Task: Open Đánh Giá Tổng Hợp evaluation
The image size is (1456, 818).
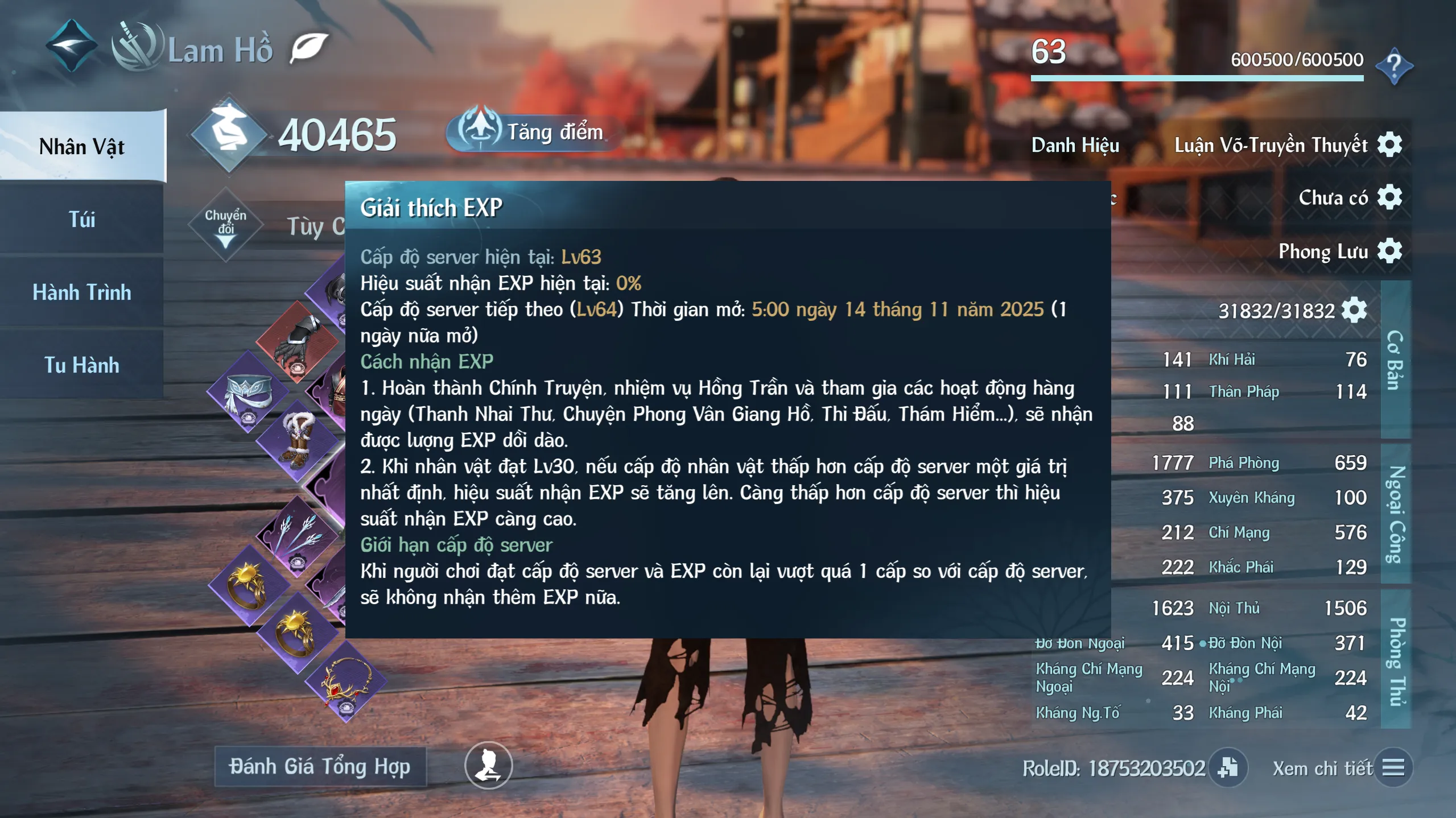Action: tap(320, 767)
